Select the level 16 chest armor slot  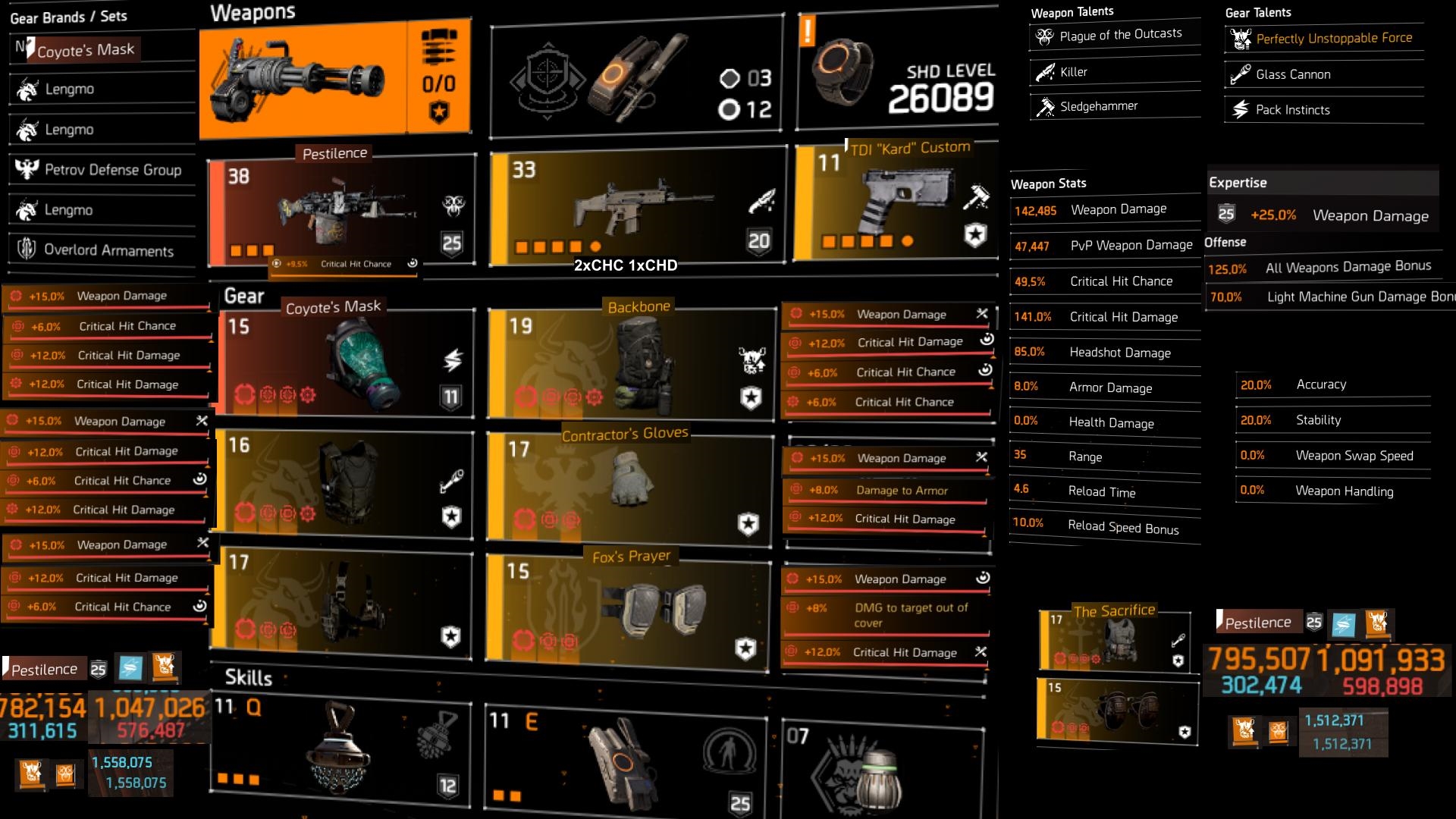coord(345,482)
